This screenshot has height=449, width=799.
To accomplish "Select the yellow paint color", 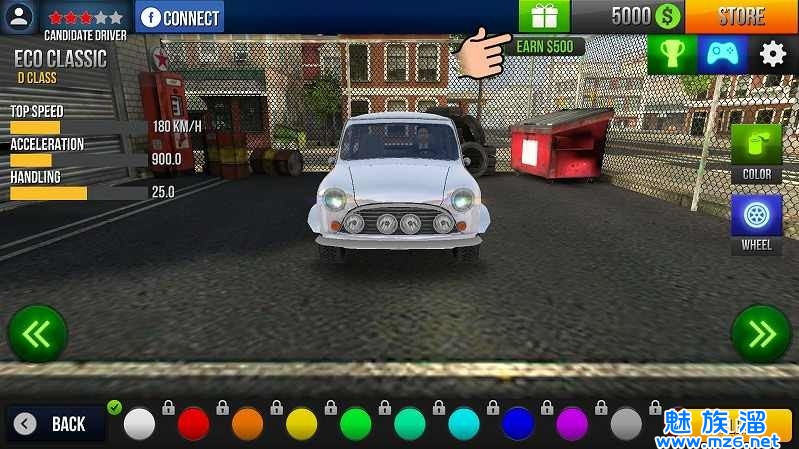I will coord(301,424).
